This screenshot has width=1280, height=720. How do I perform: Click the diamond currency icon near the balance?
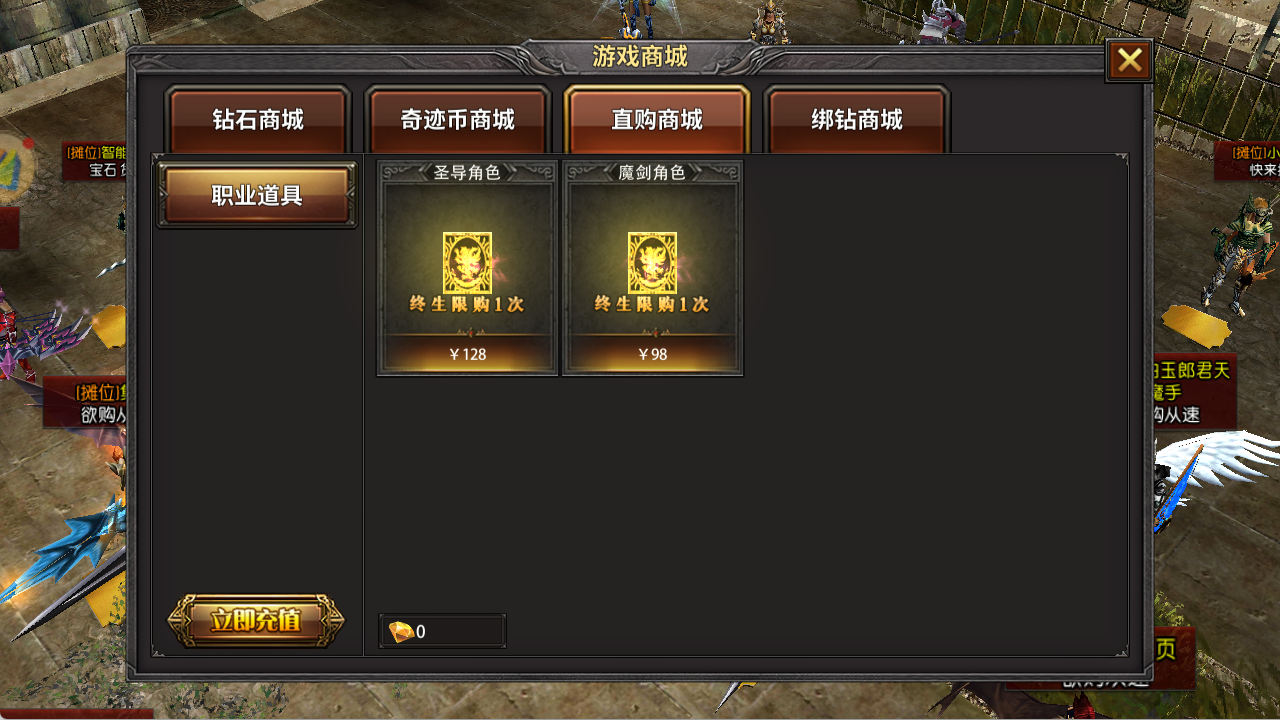[x=403, y=629]
